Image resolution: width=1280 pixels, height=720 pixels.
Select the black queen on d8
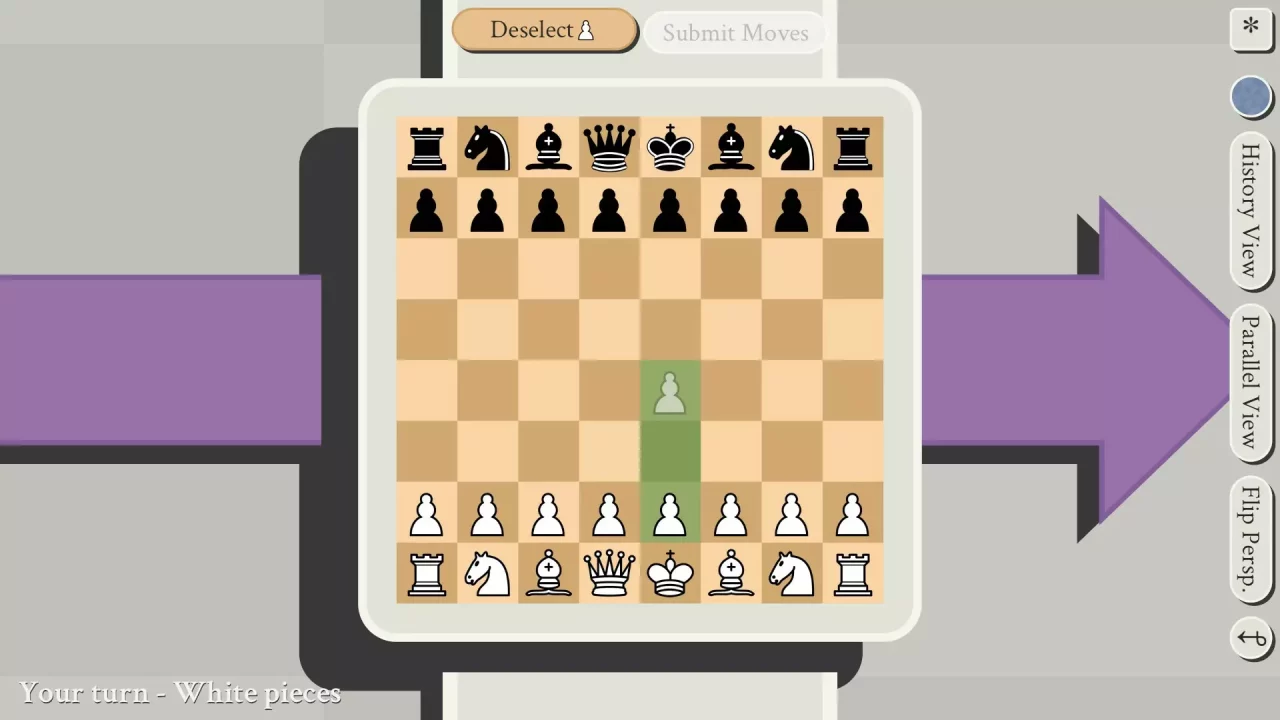(609, 147)
